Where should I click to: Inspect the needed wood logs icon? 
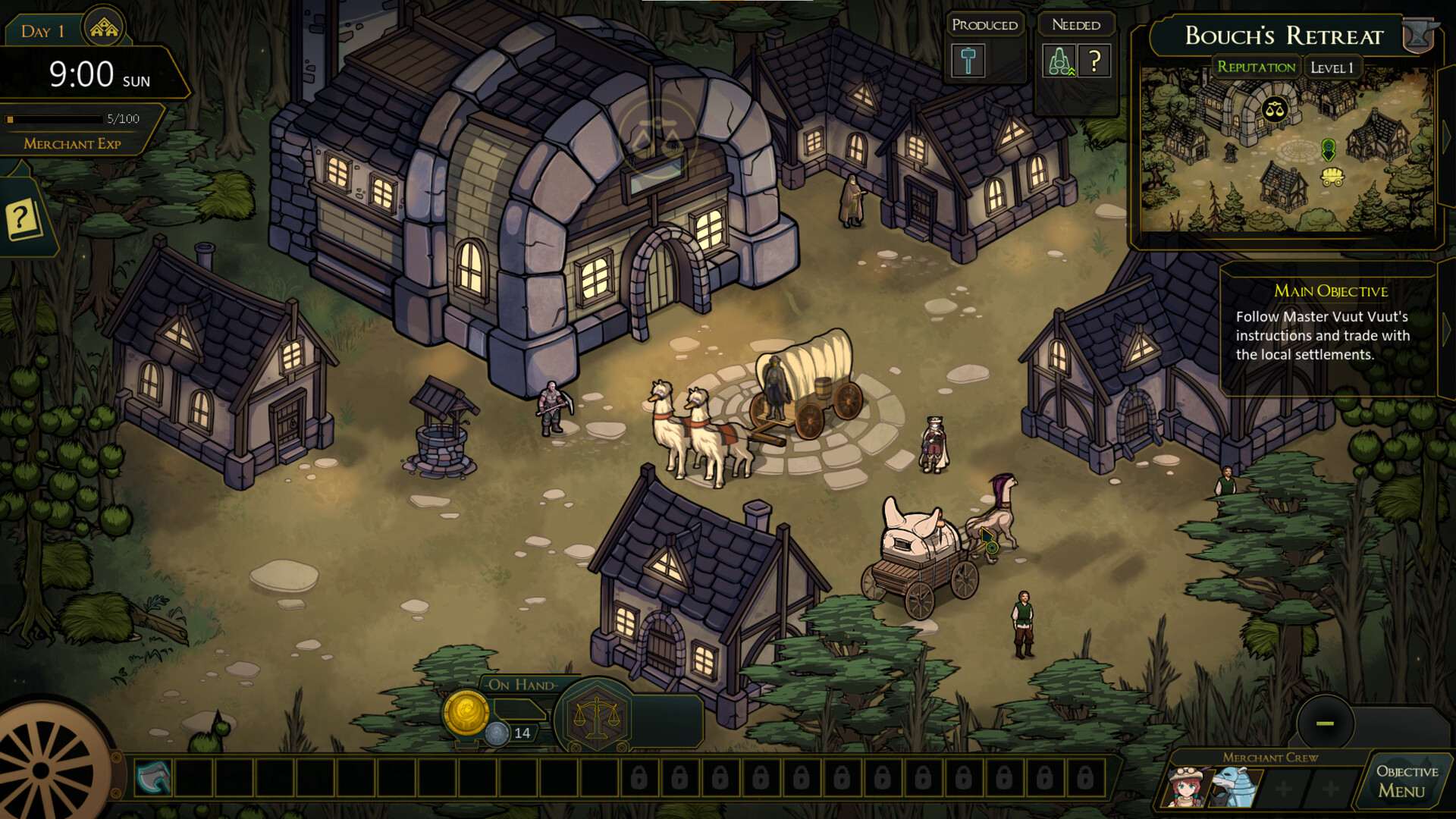click(1059, 61)
